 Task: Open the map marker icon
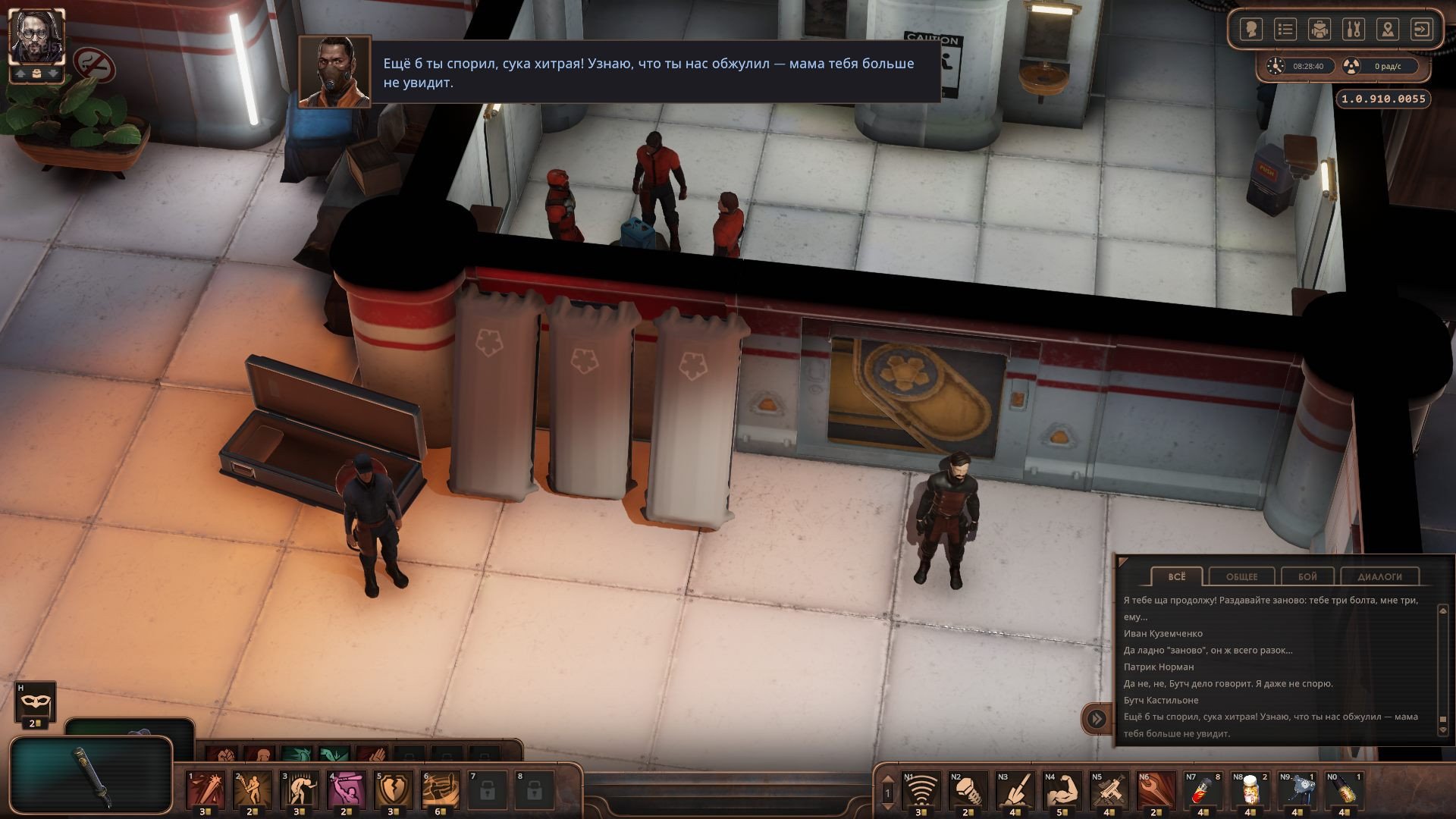(x=1388, y=30)
